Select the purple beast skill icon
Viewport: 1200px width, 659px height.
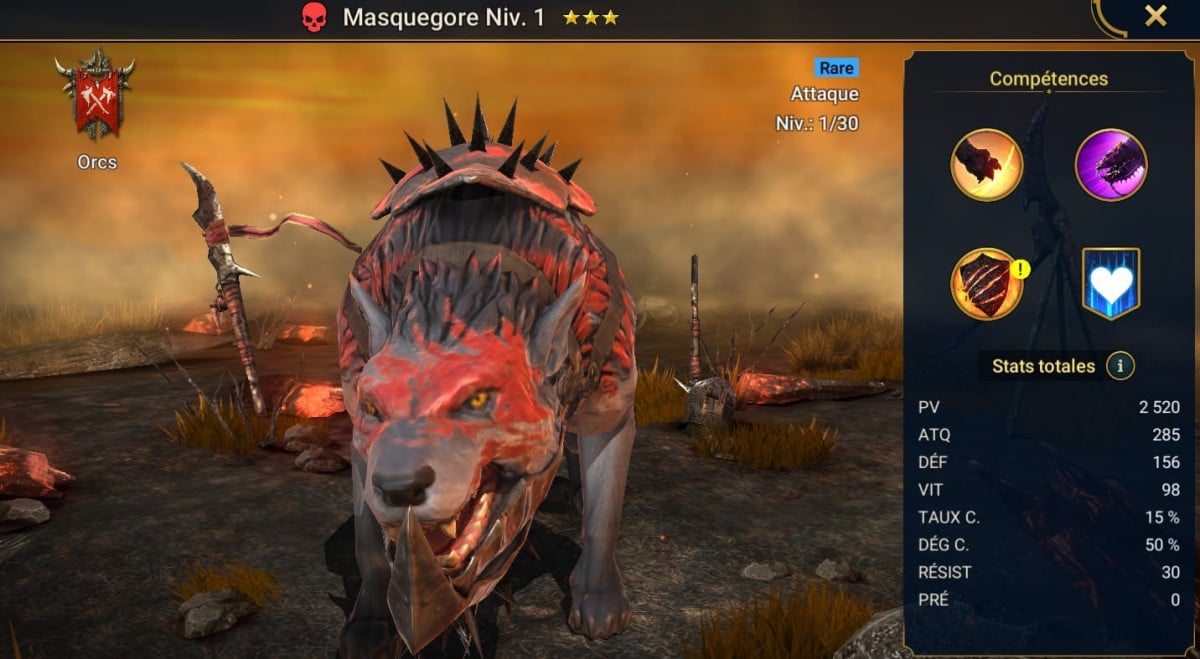point(1110,165)
